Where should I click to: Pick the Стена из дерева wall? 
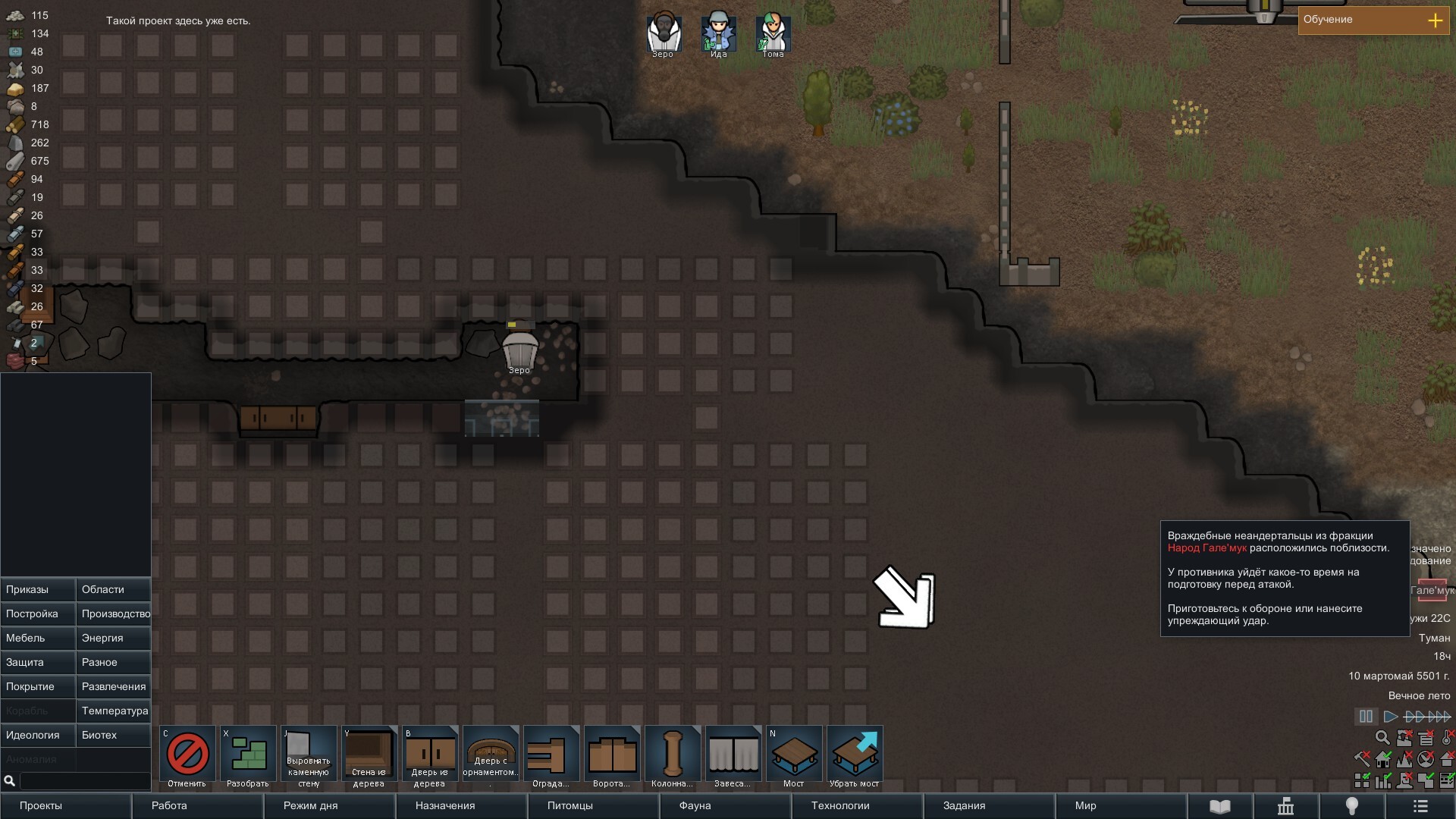[x=369, y=755]
